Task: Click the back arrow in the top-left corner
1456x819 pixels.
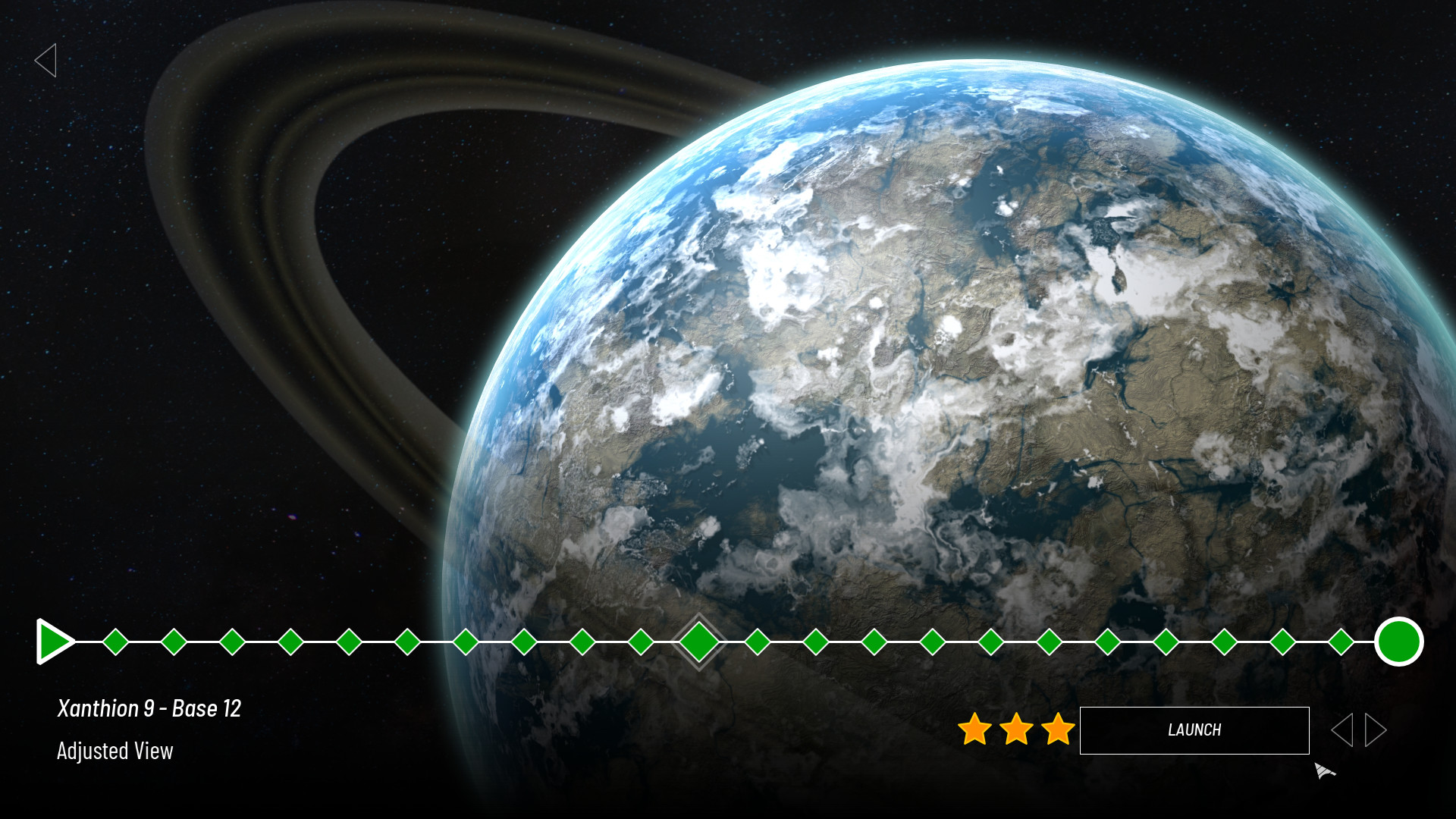Action: pos(47,60)
